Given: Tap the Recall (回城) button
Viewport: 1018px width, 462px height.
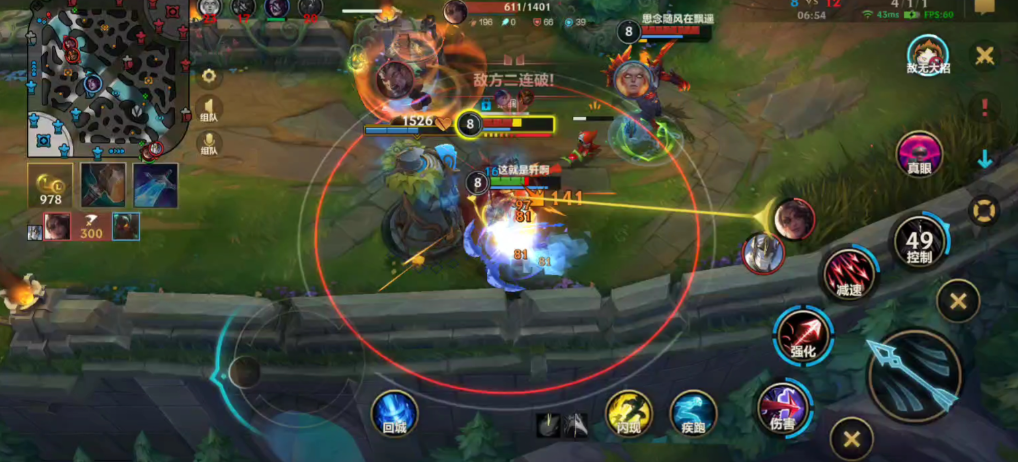Looking at the screenshot, I should pyautogui.click(x=394, y=413).
